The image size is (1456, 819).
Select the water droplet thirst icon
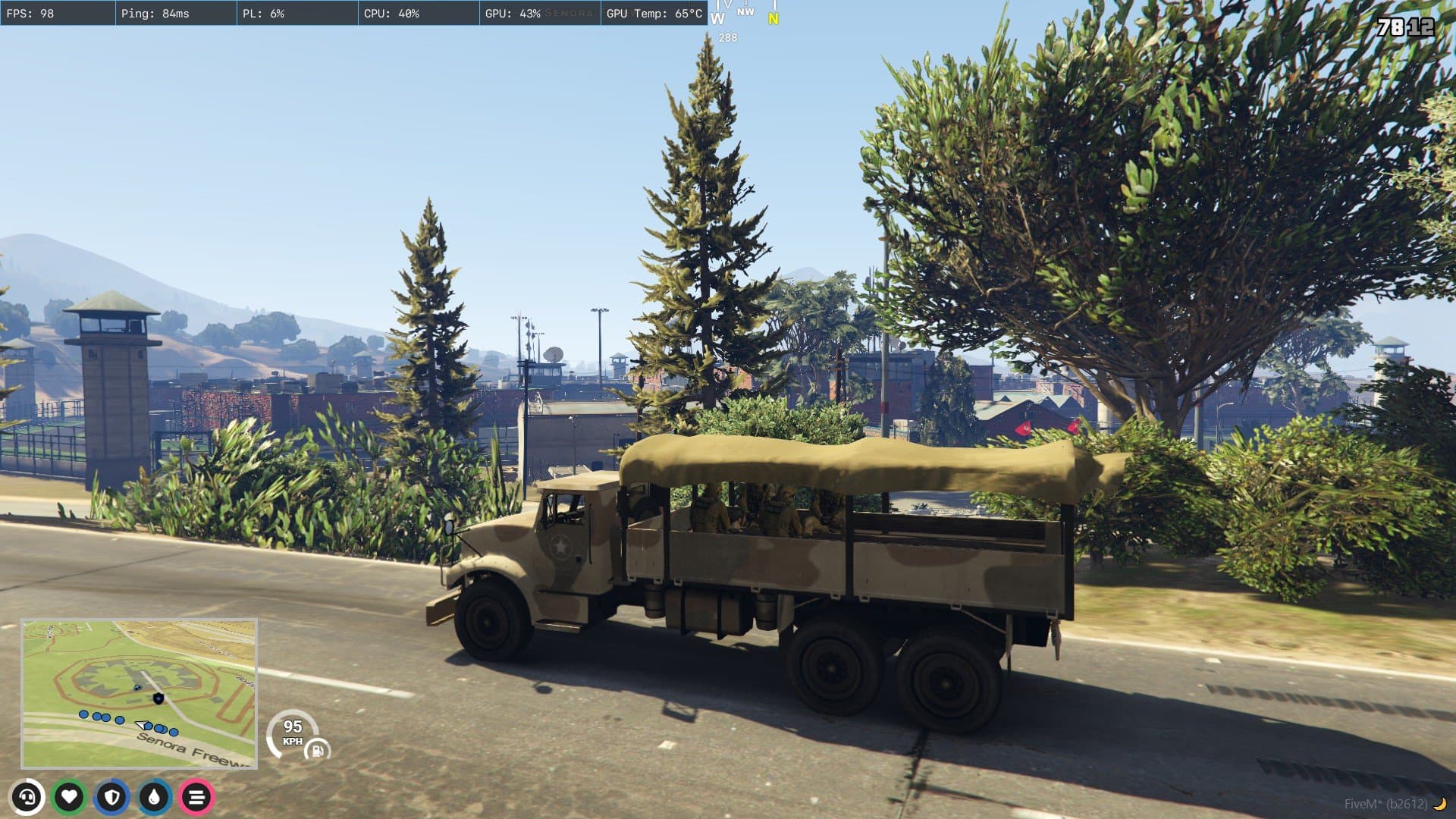tap(155, 797)
